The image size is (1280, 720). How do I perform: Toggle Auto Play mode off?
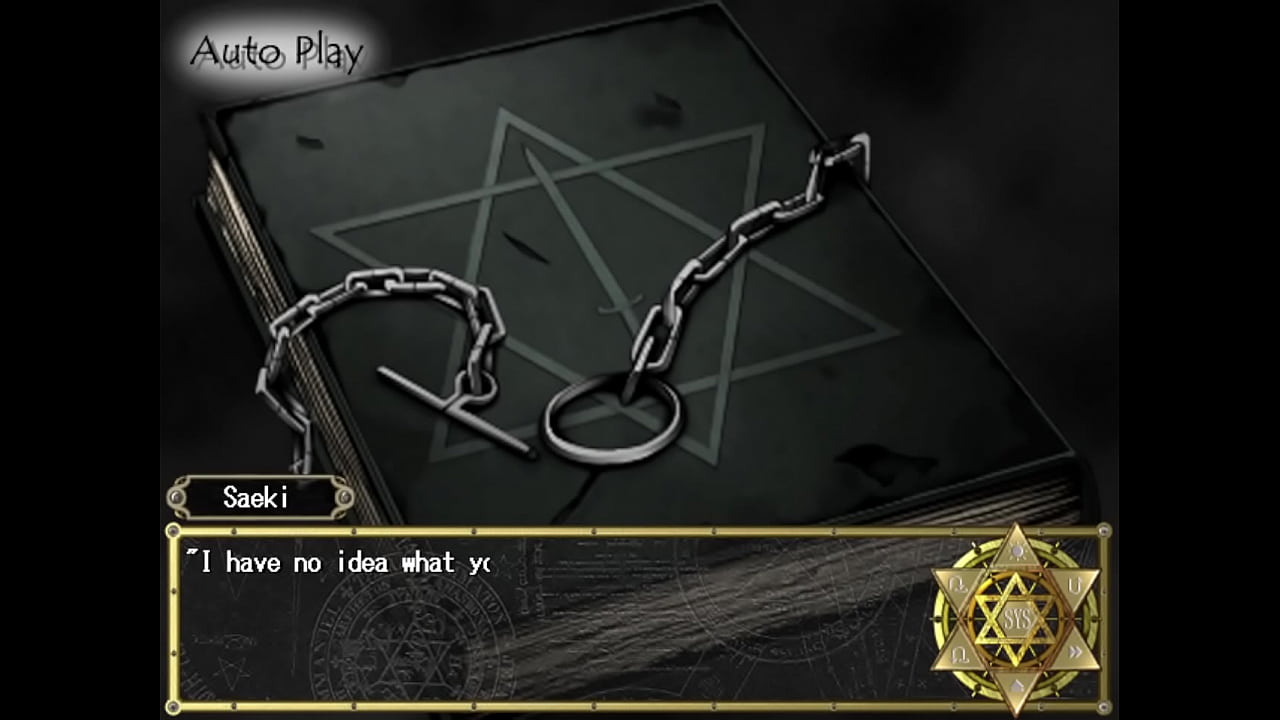pyautogui.click(x=277, y=49)
